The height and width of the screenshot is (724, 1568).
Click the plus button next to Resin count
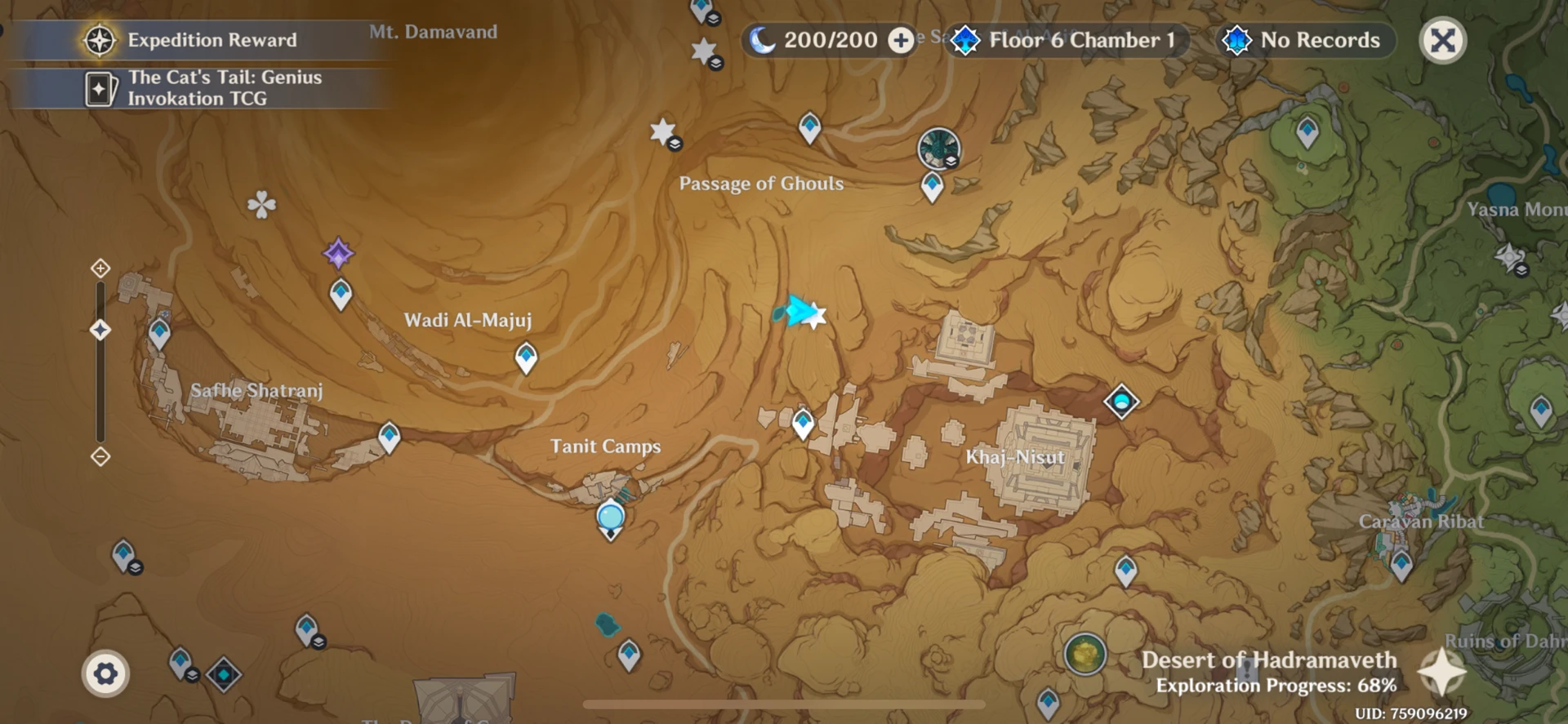[901, 40]
